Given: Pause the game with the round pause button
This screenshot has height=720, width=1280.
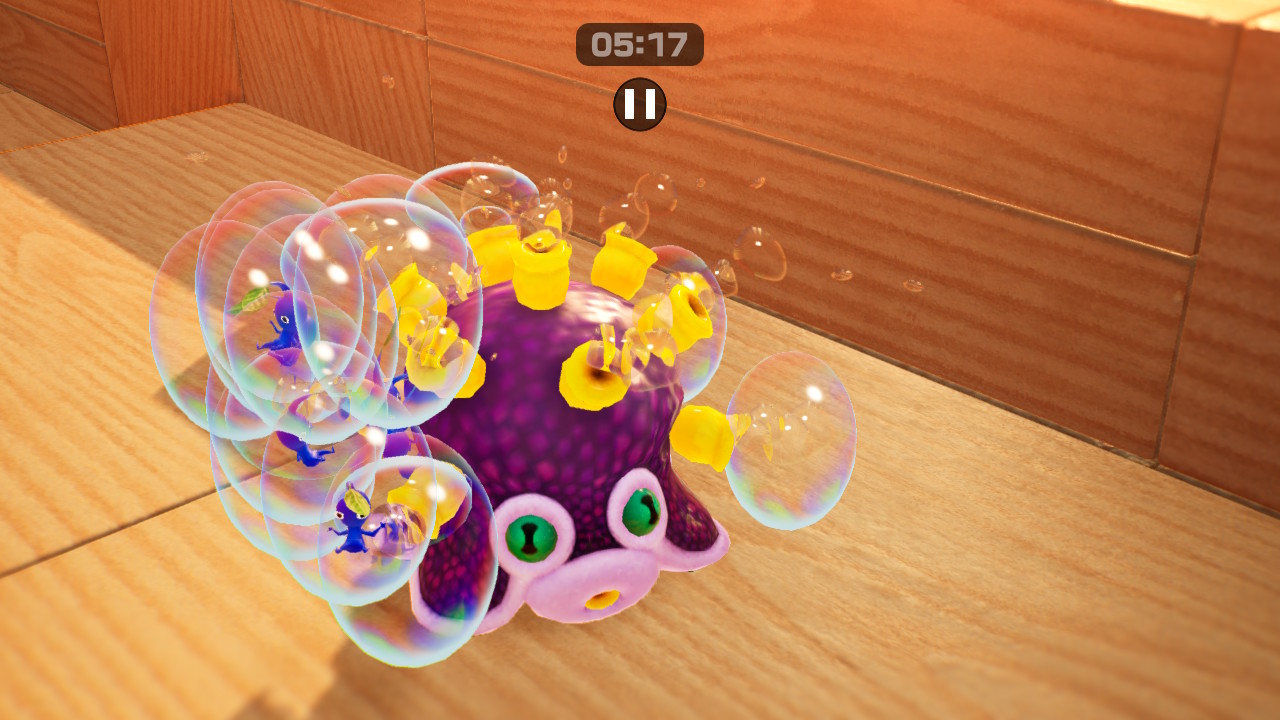Looking at the screenshot, I should pos(640,104).
